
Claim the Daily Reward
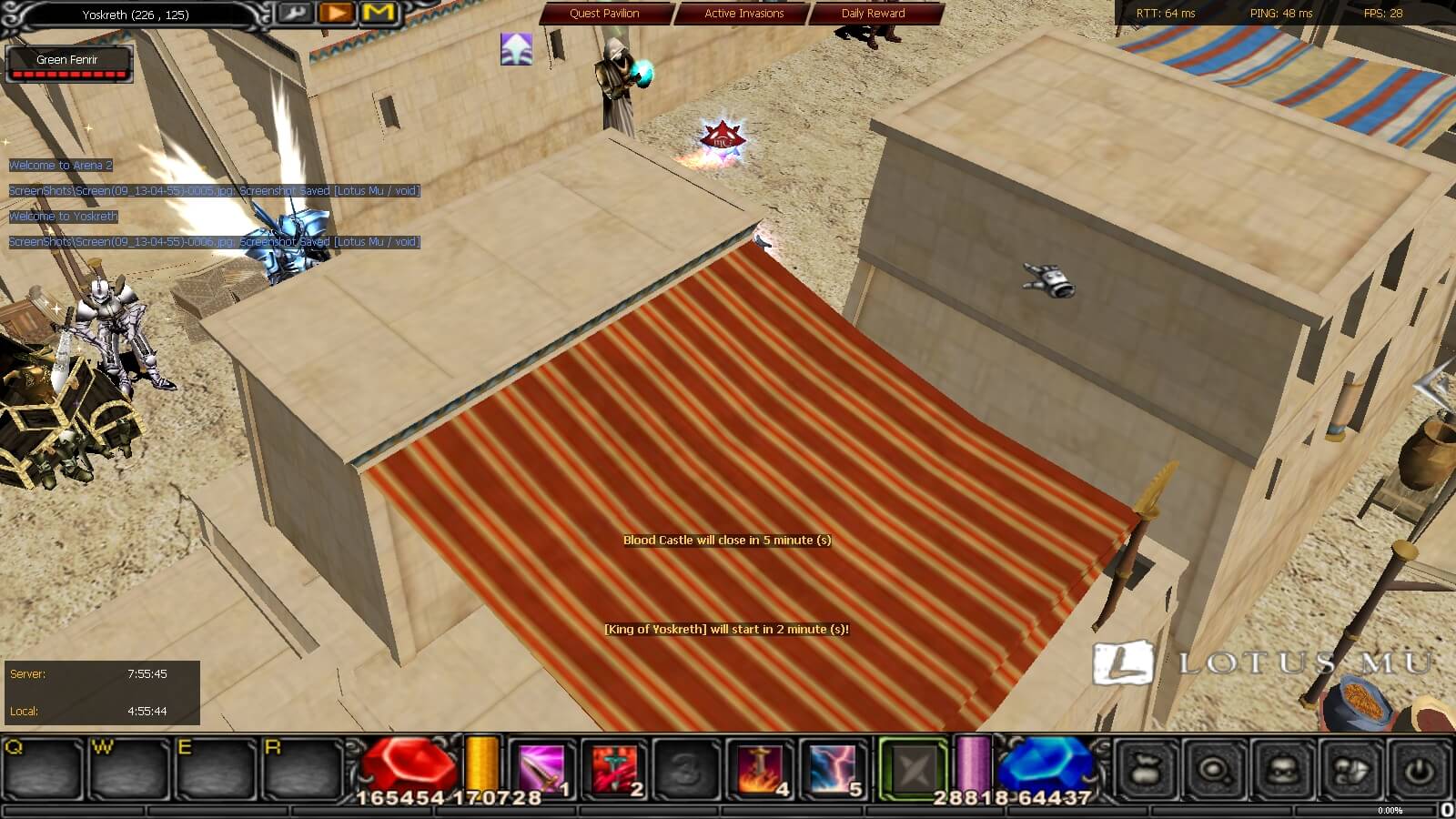(x=873, y=14)
